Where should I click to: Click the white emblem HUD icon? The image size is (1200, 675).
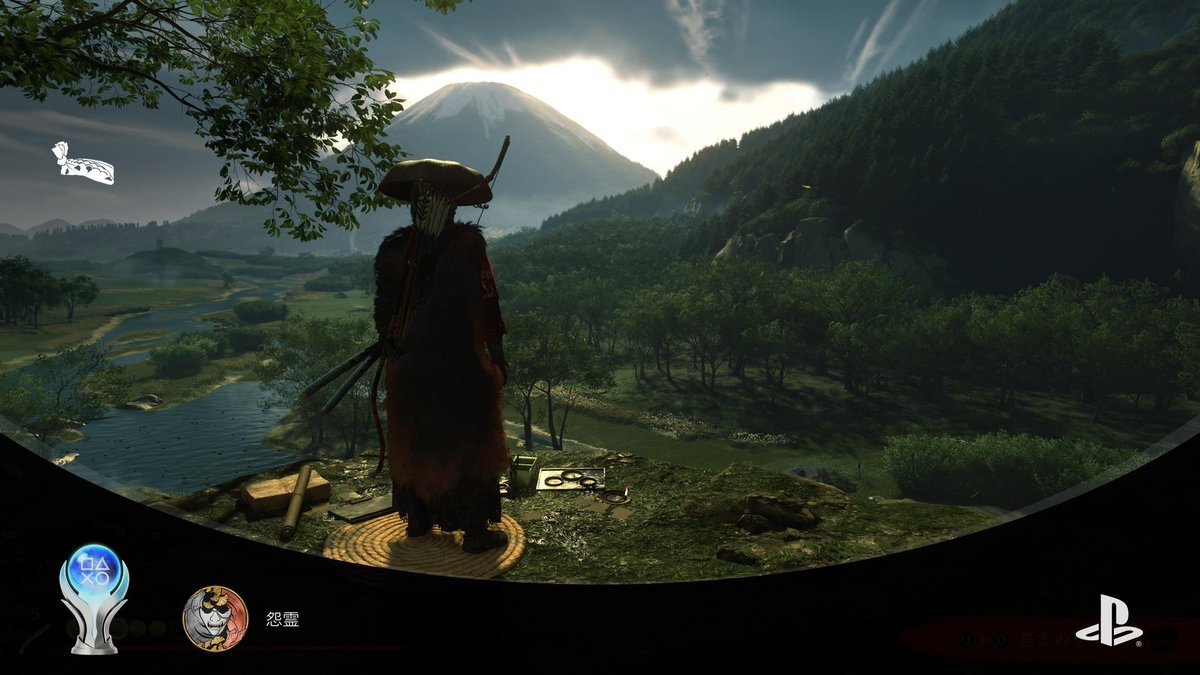point(82,164)
